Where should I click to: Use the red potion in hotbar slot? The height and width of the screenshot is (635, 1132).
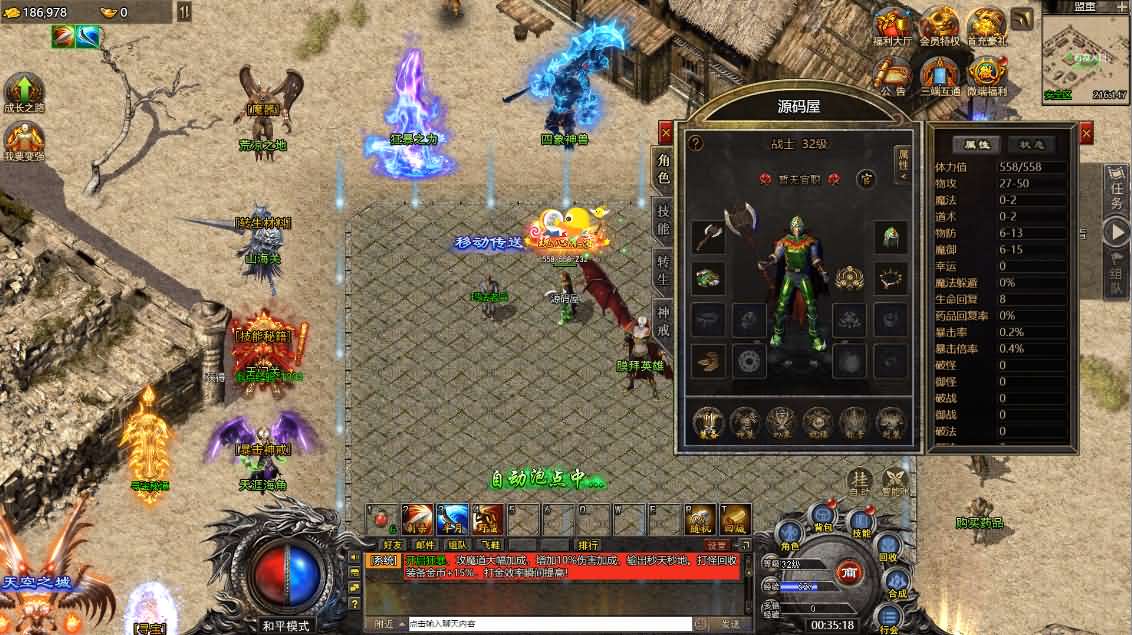[381, 518]
